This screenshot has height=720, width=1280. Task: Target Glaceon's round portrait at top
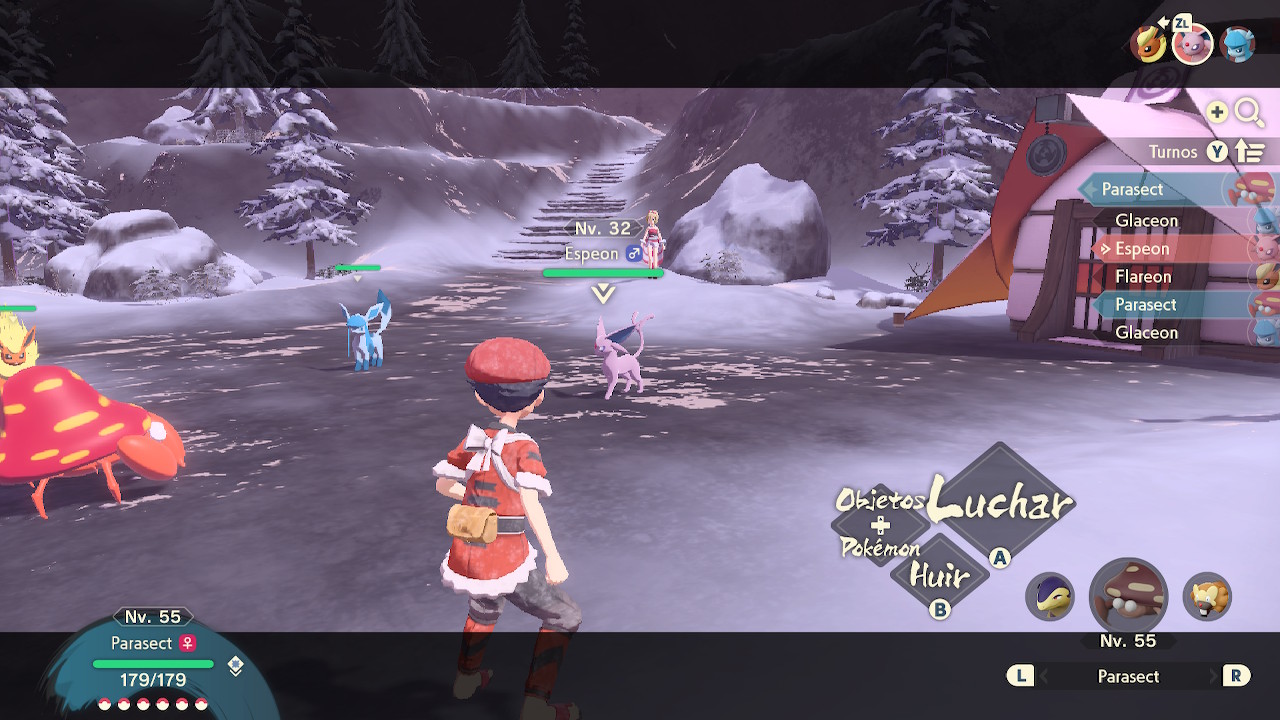[1238, 44]
